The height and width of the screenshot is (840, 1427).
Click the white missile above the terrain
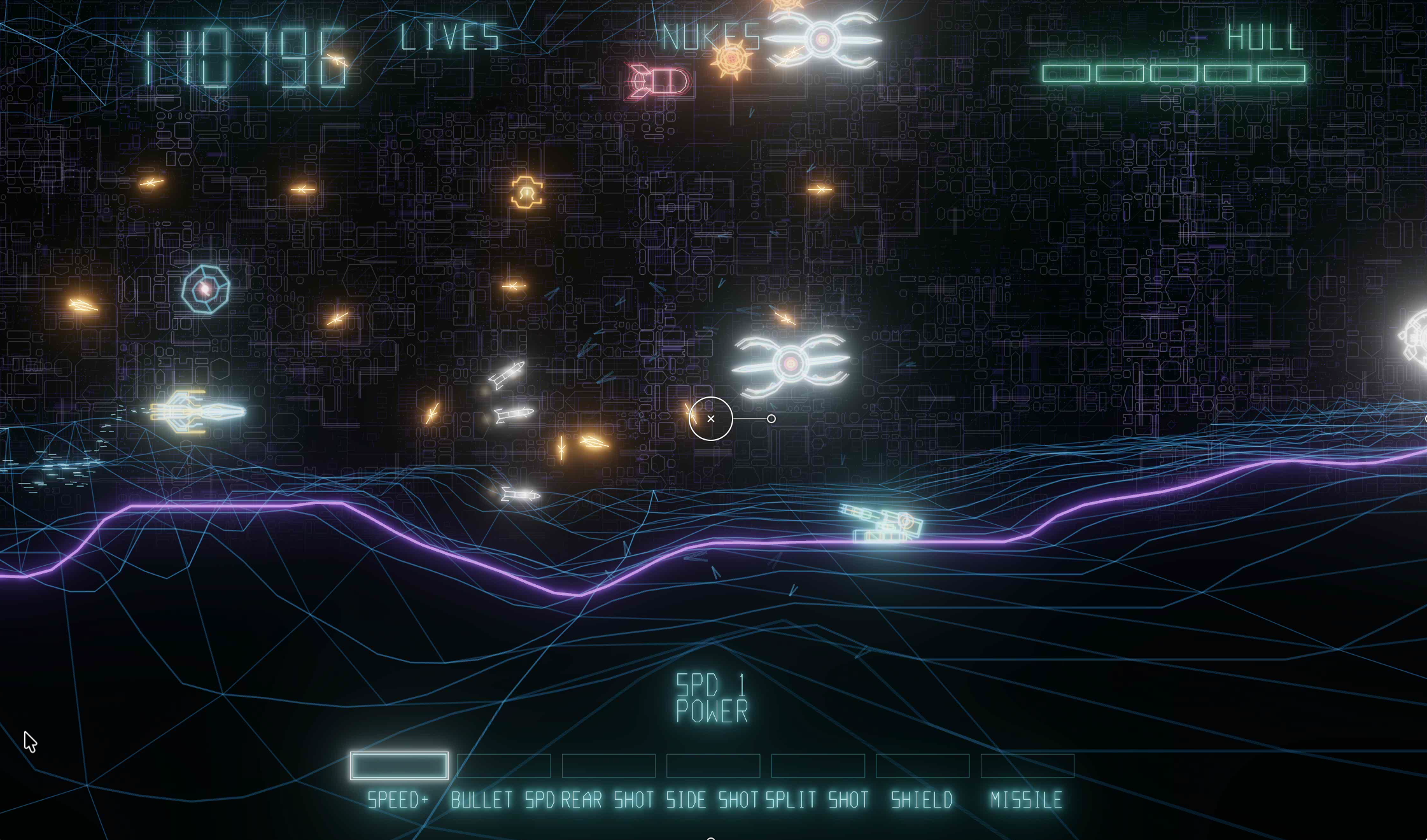pos(519,493)
